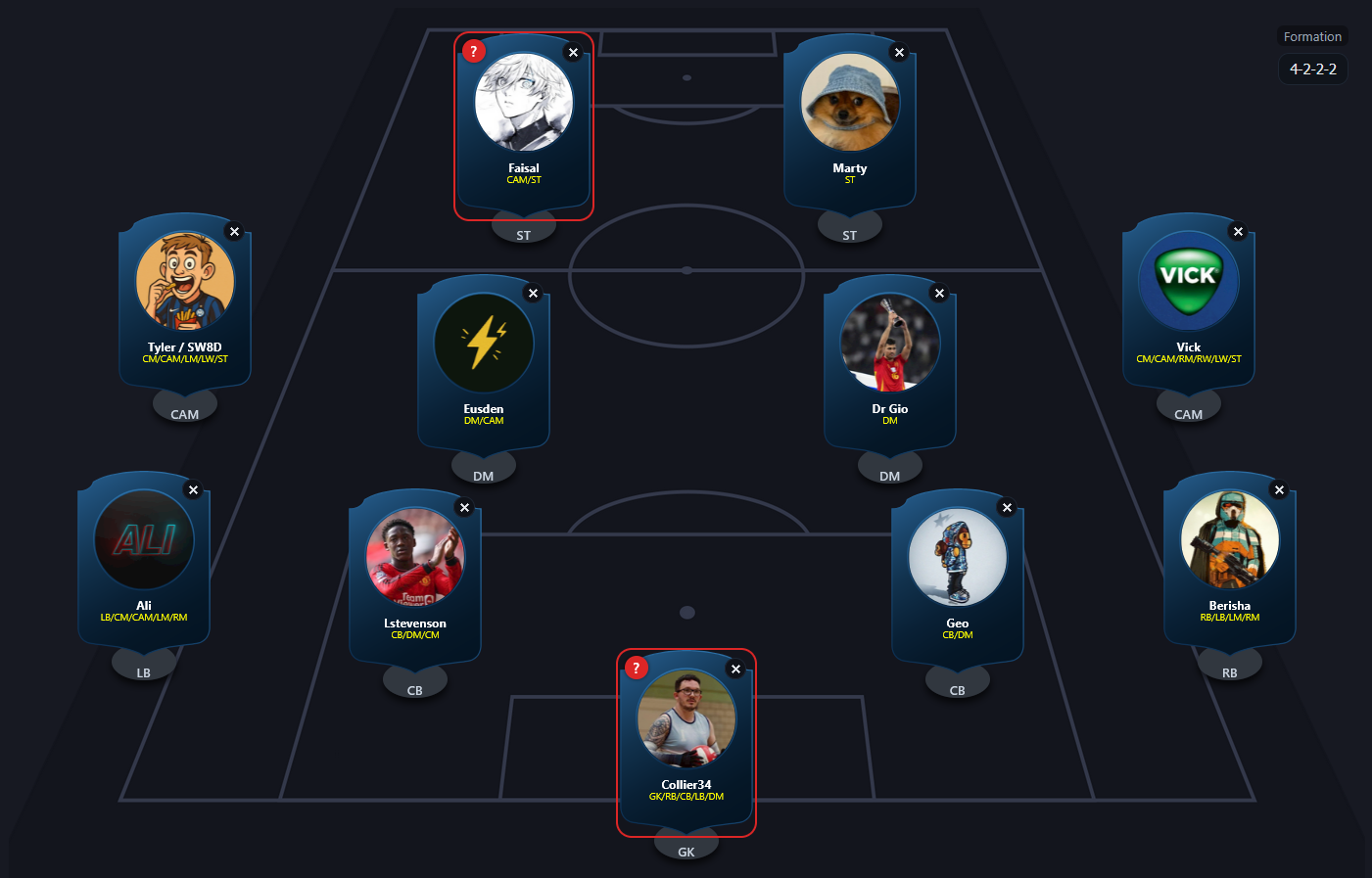Select the GK position tag under Collier34
1372x878 pixels.
686,851
